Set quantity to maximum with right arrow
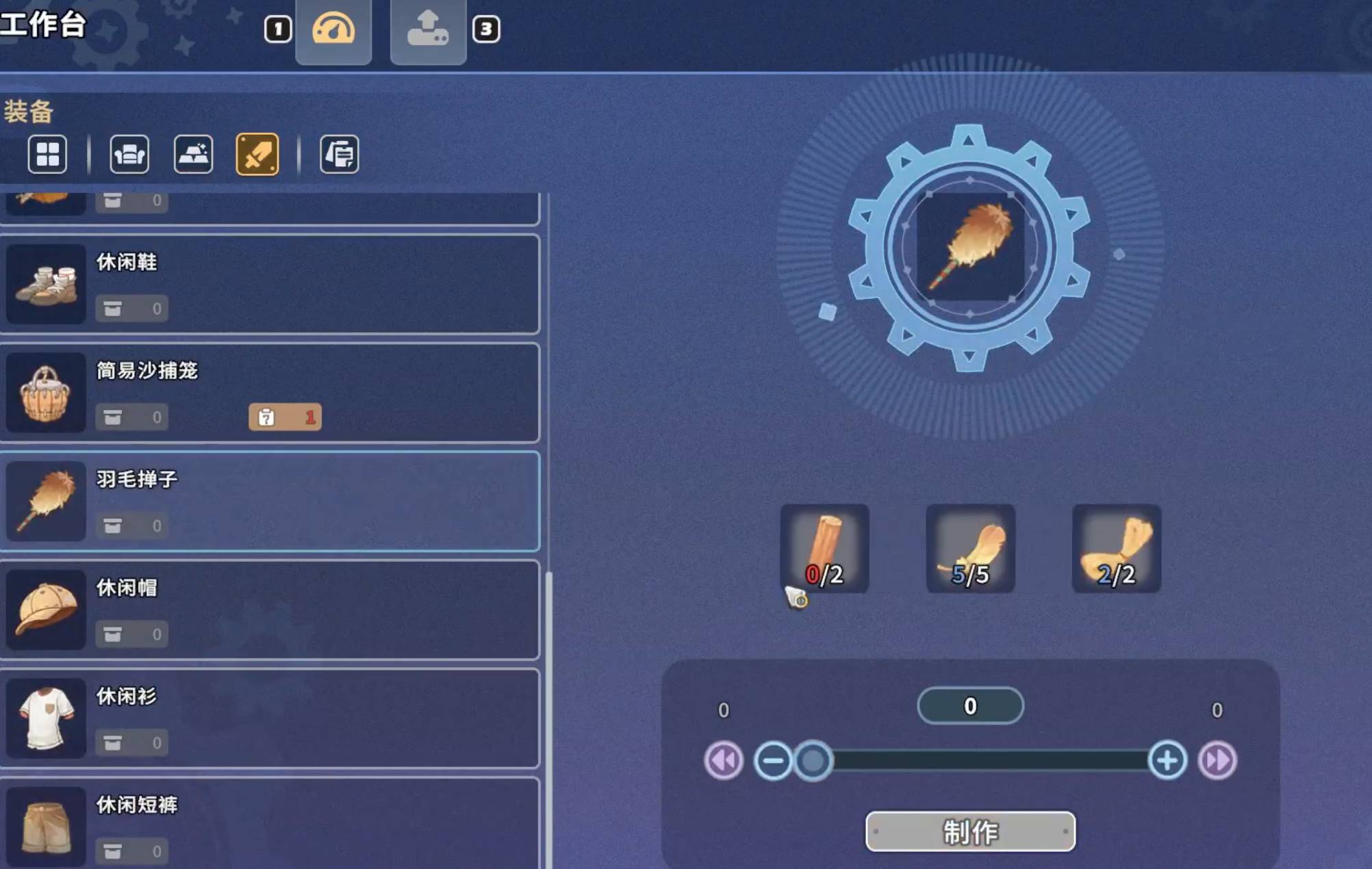Screen dimensions: 1372x869 click(x=1217, y=760)
